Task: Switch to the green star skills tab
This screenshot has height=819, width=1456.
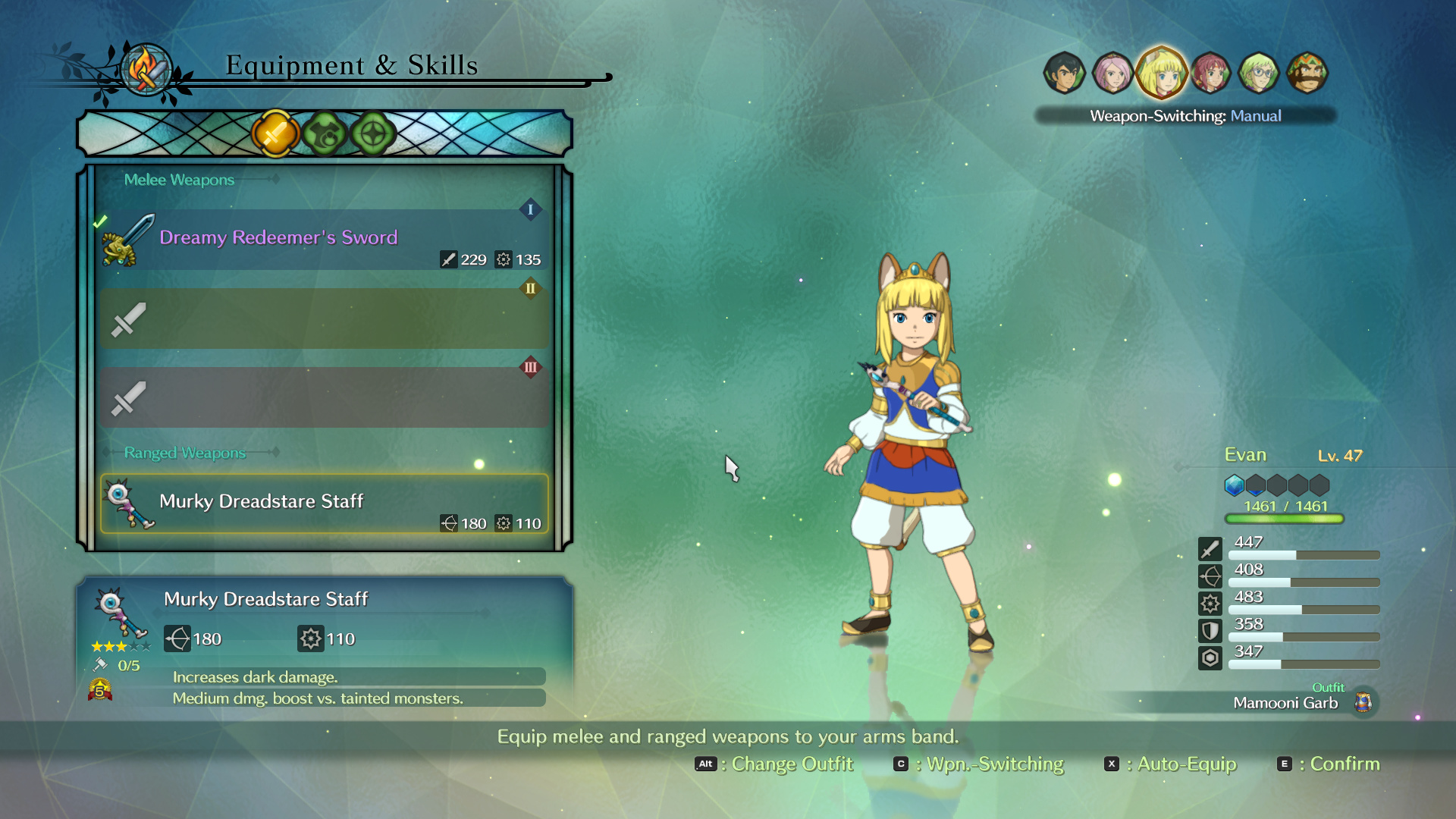Action: [x=373, y=134]
